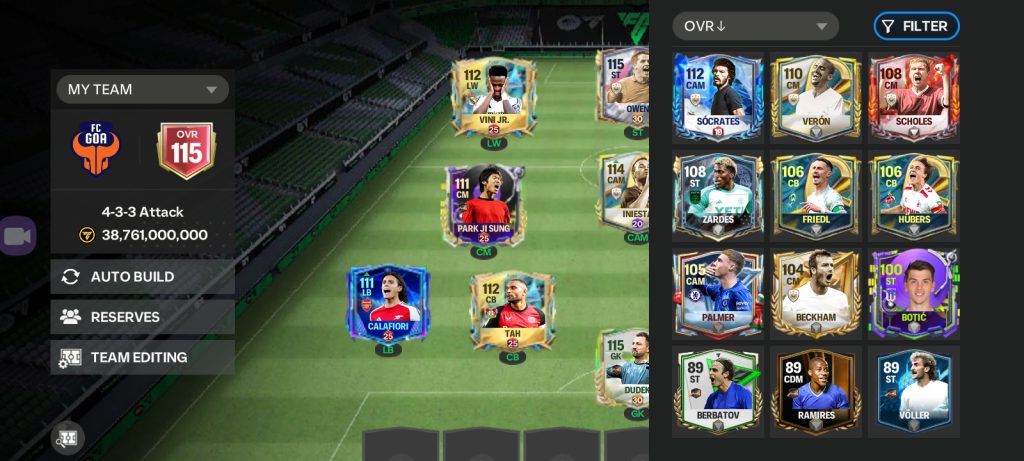The height and width of the screenshot is (461, 1024).
Task: Open the RESERVES list
Action: [142, 317]
